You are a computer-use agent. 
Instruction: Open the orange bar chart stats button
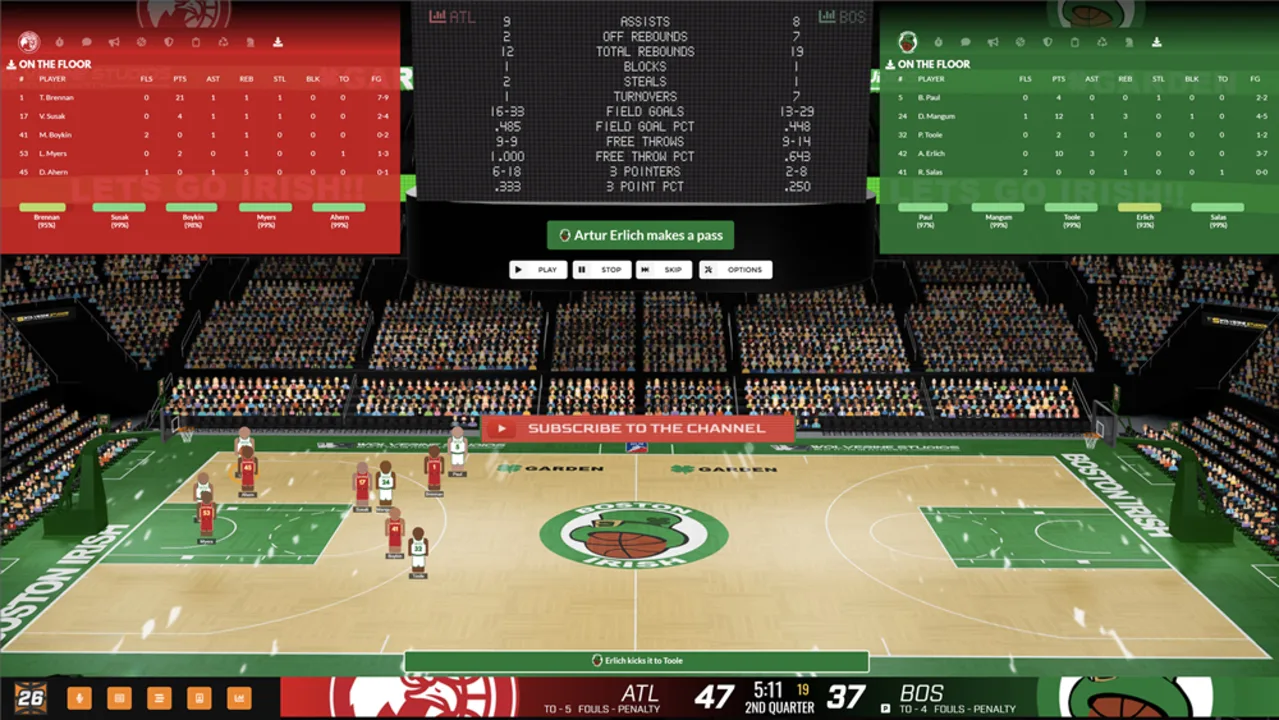coord(239,697)
